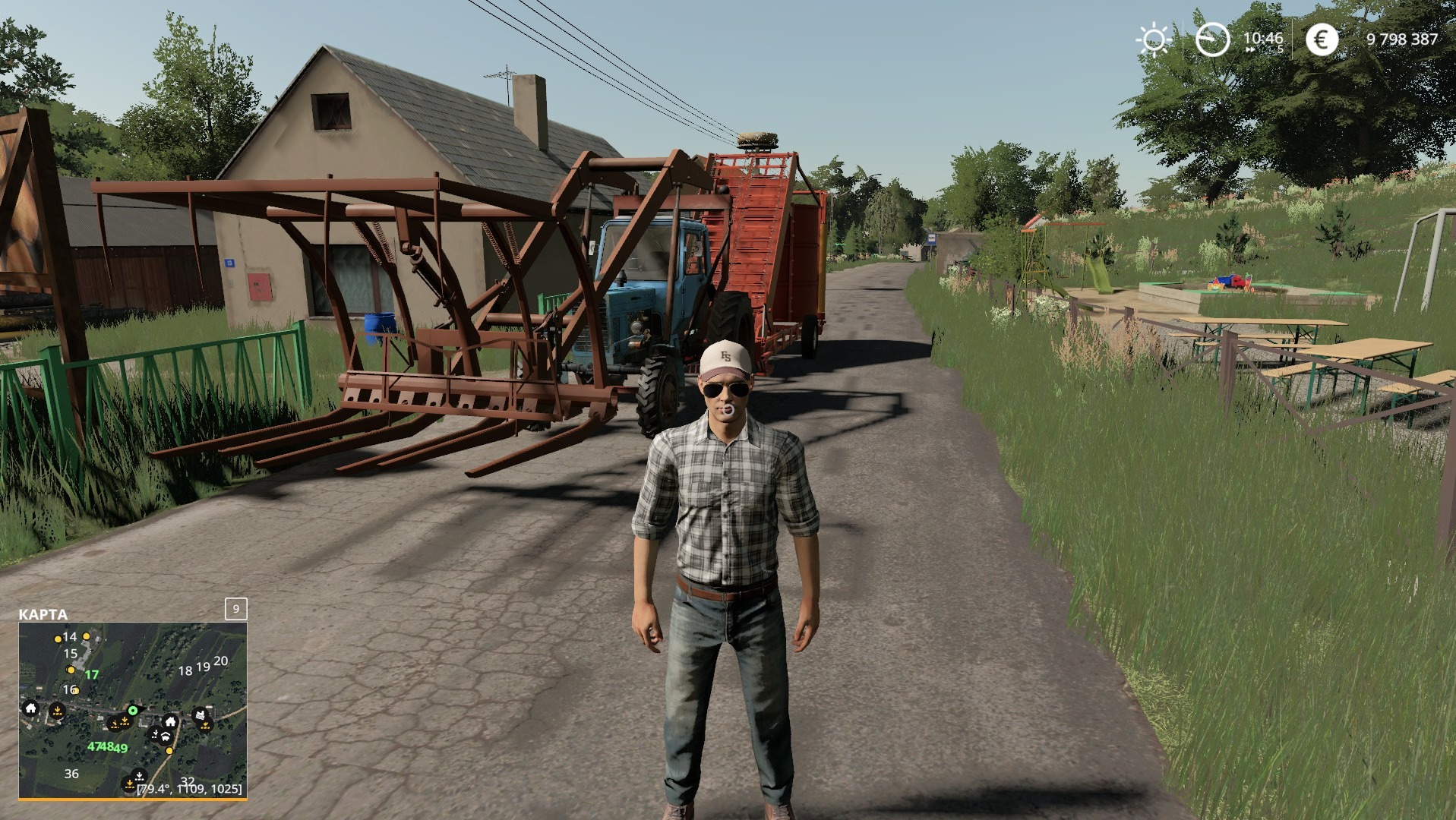Screen dimensions: 1456x820
Task: Click the pig husbandry icon on the minimap
Action: coord(166,736)
